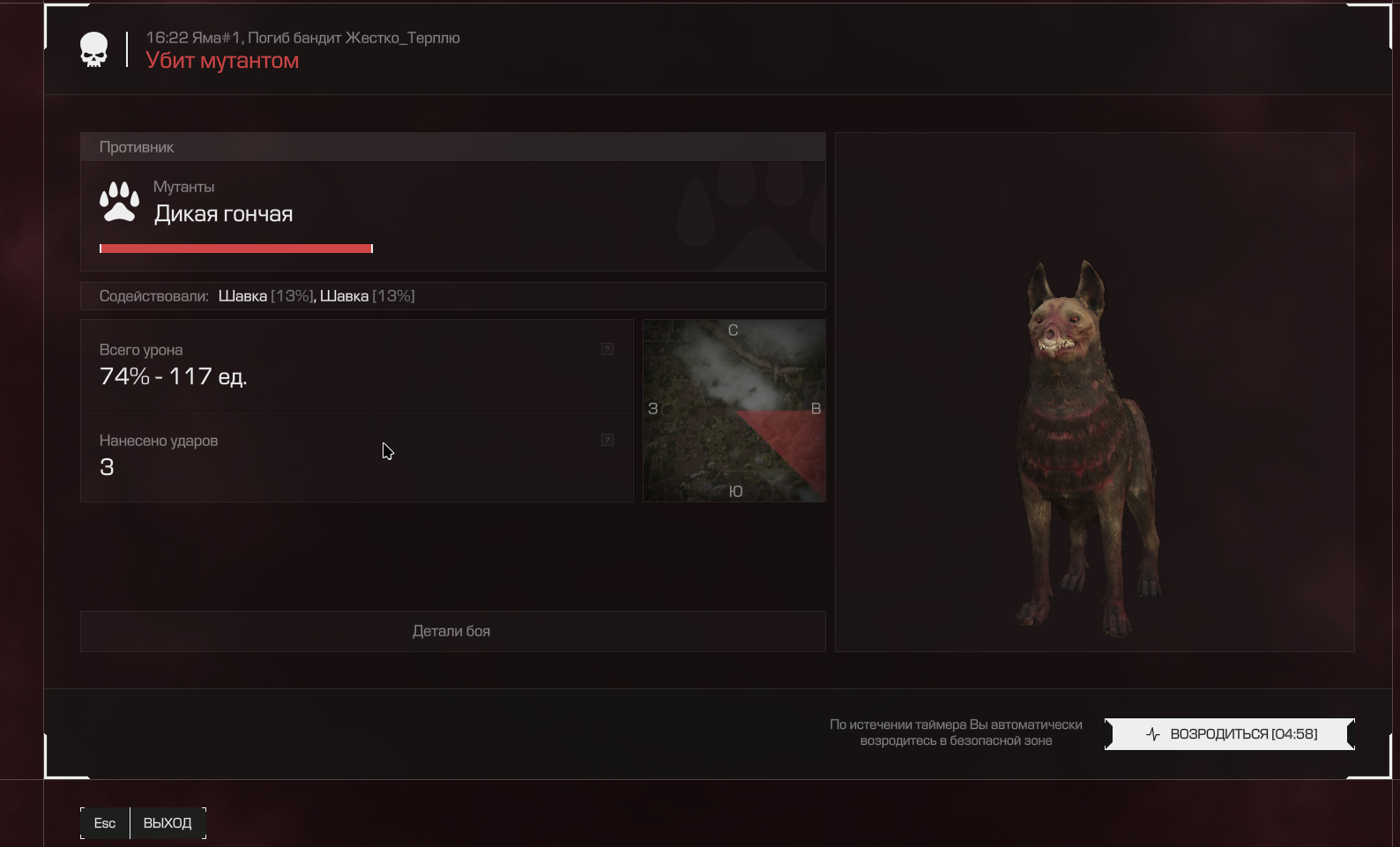Screen dimensions: 1400x847
Task: Show help for Всего урона stat
Action: pyautogui.click(x=607, y=349)
